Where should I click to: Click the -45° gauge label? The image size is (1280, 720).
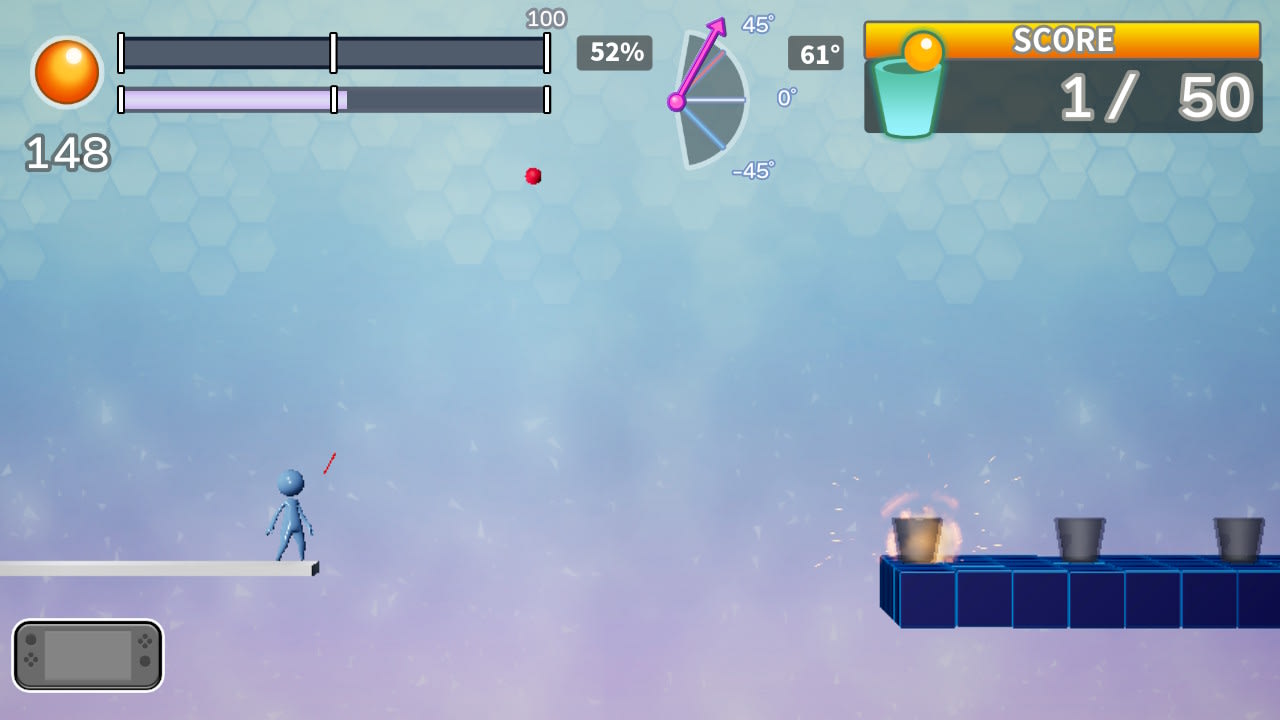tap(750, 171)
